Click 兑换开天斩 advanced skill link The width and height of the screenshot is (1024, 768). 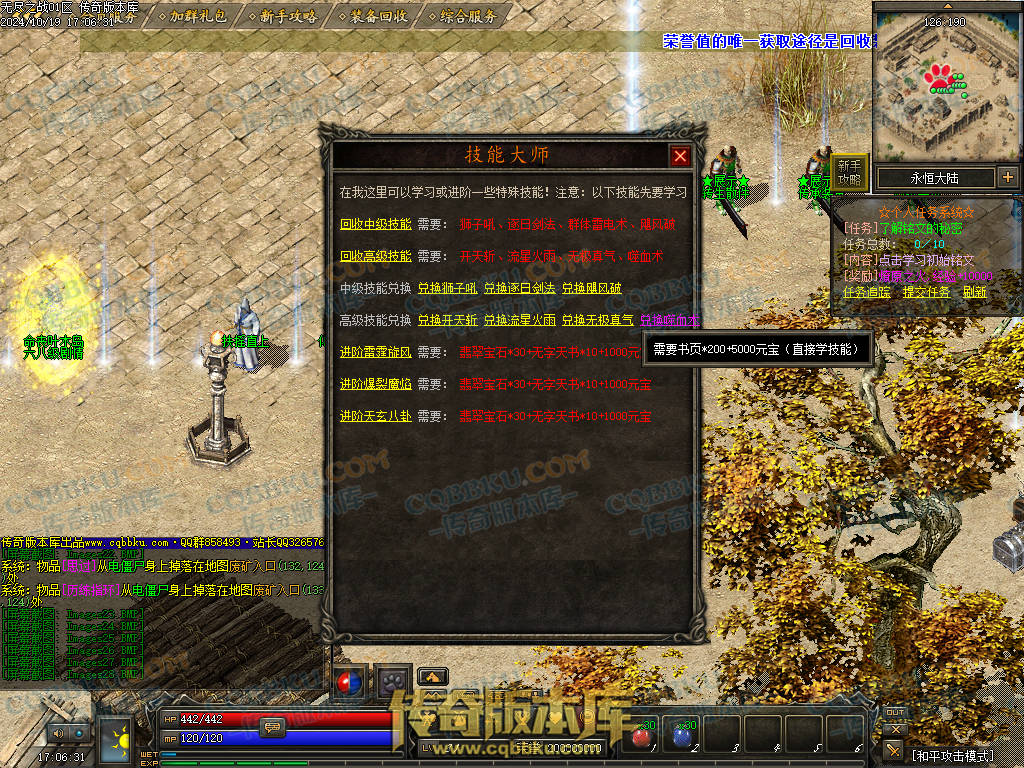[x=447, y=320]
